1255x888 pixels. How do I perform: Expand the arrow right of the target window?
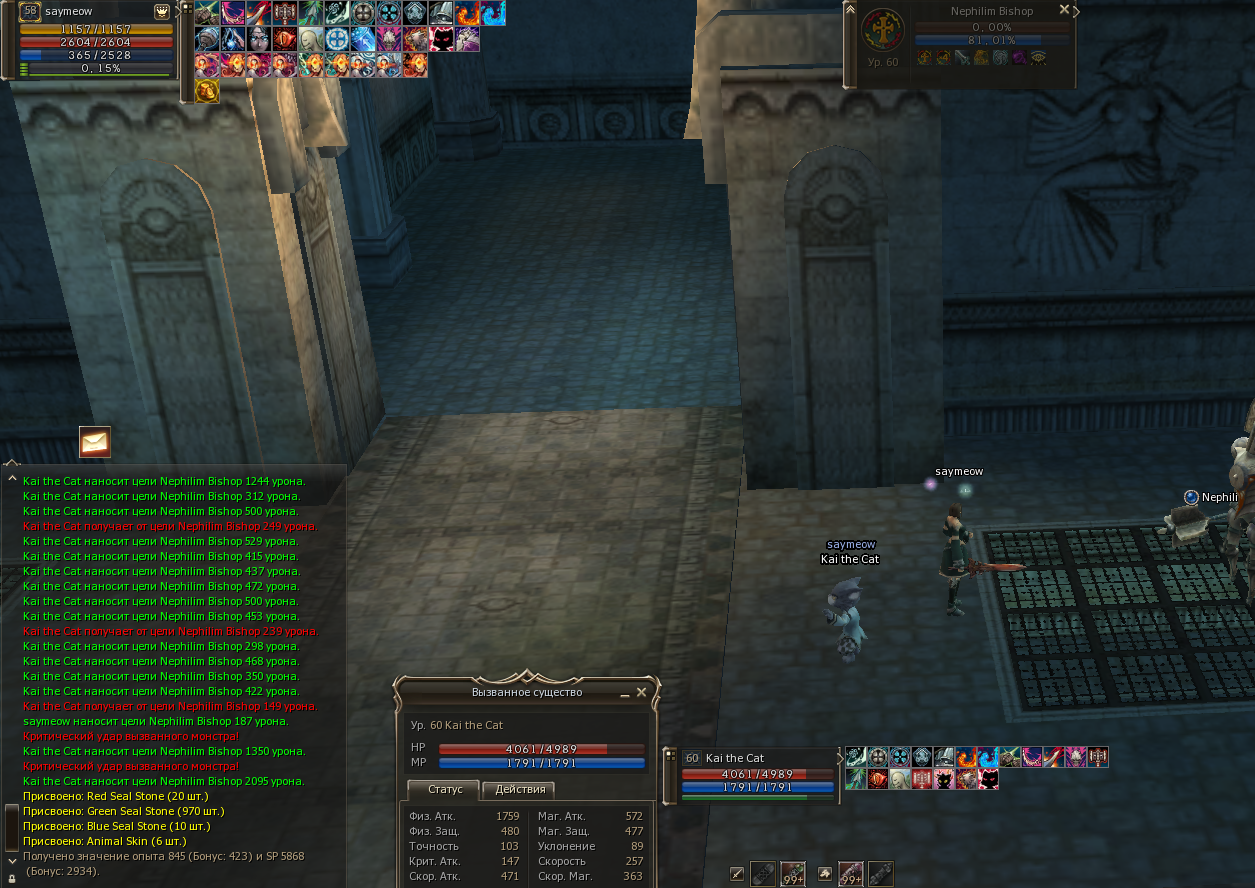(1076, 10)
